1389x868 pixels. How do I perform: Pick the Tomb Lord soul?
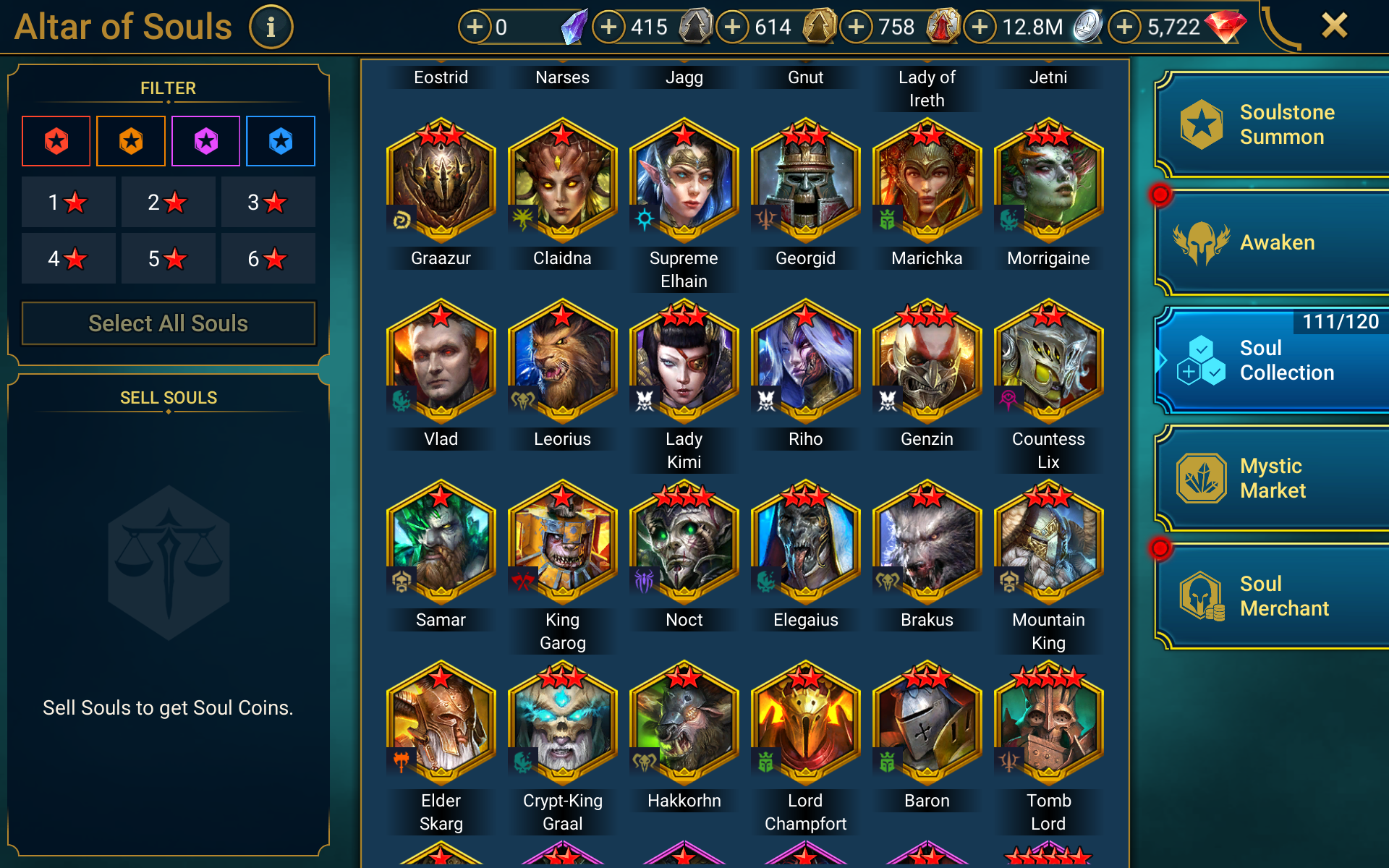pos(1048,724)
